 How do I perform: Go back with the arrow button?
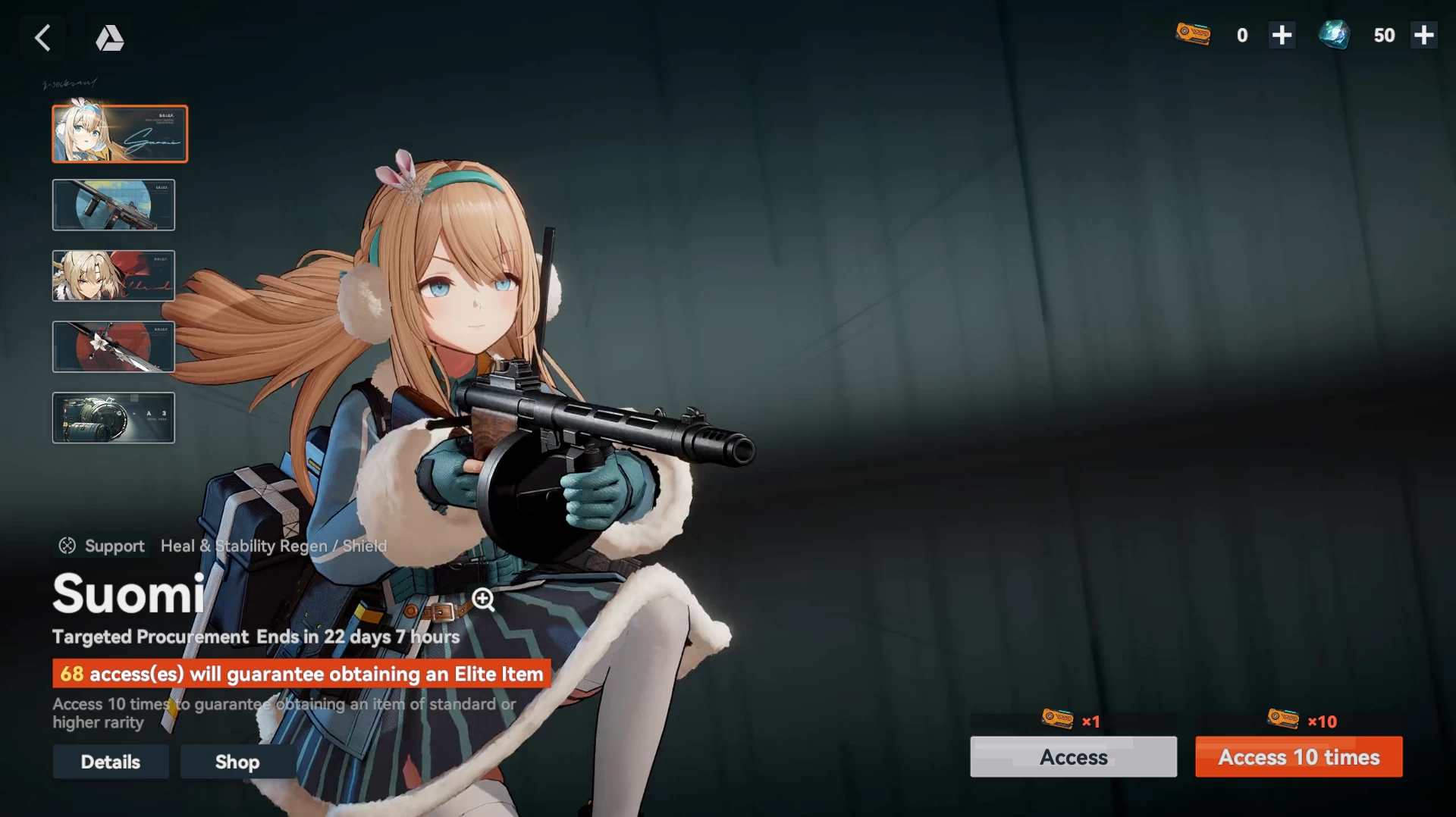pos(42,37)
